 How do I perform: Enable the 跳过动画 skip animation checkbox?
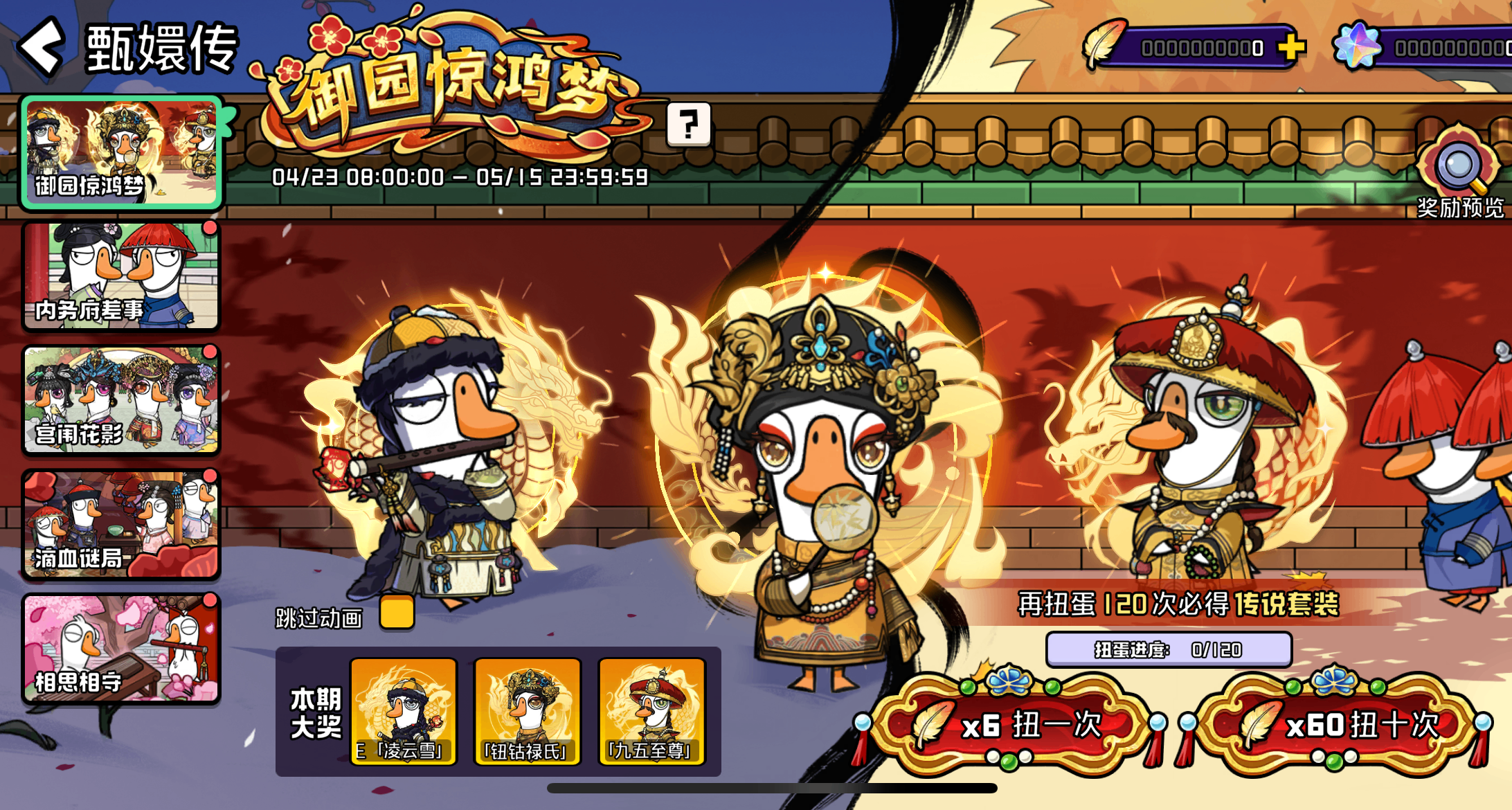pyautogui.click(x=396, y=613)
